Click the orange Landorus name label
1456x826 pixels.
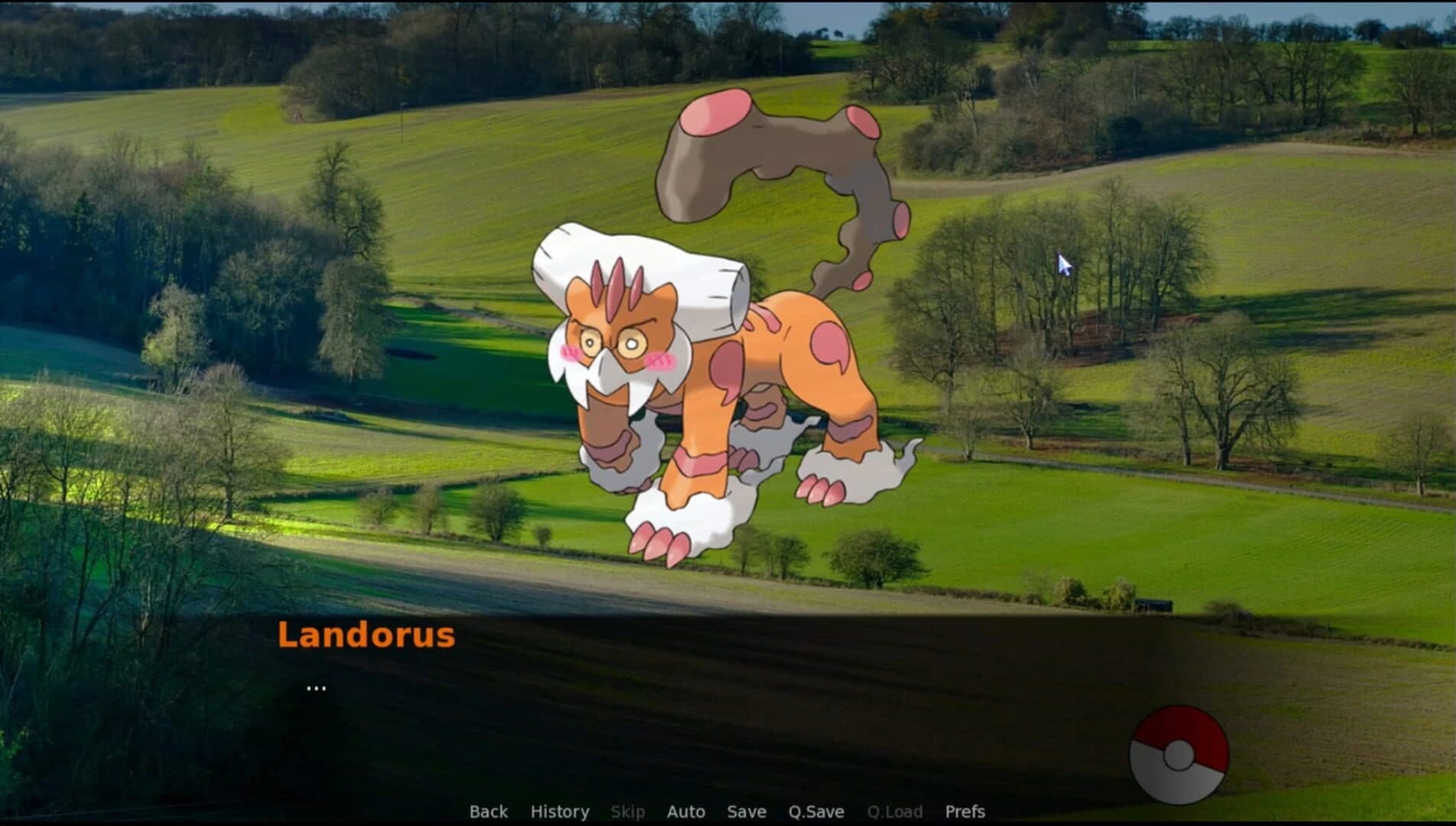click(366, 635)
